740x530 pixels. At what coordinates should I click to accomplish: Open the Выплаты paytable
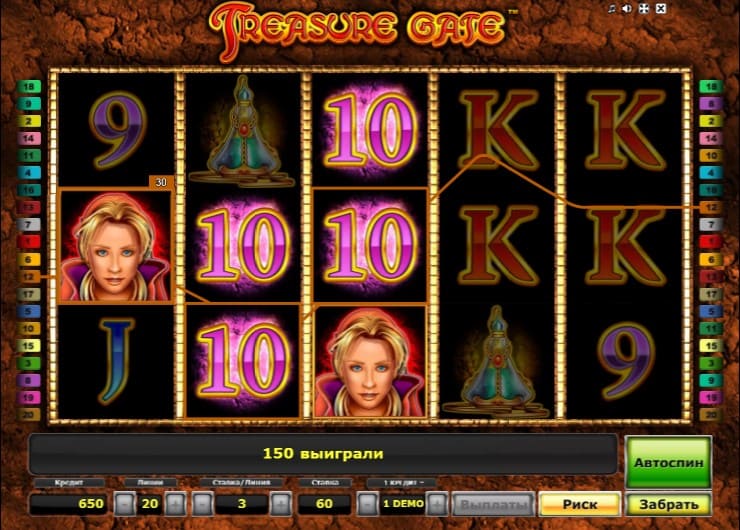coord(491,504)
